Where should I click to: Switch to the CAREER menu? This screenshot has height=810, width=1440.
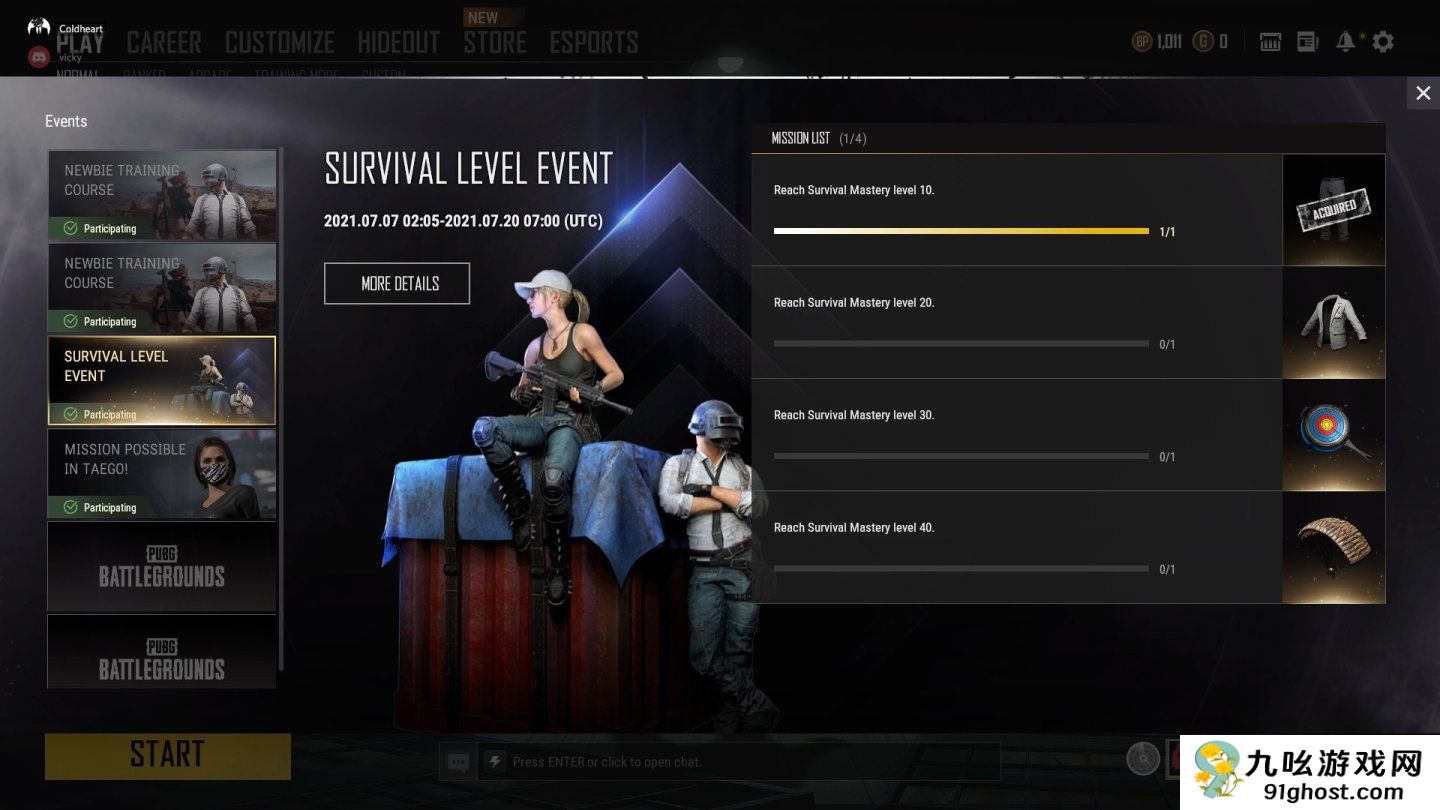[164, 43]
